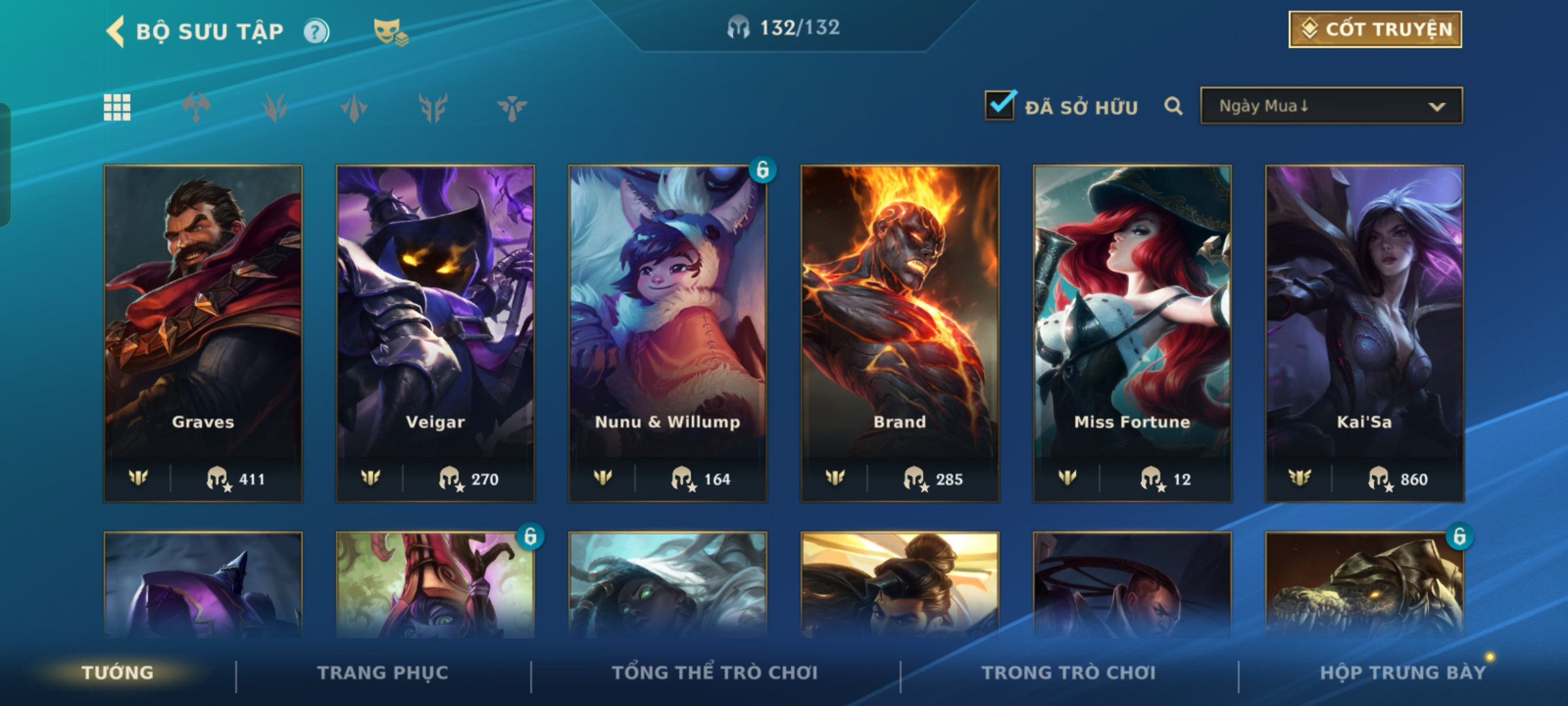
Task: Go back from Bộ Sưu Tập screen
Action: click(x=116, y=31)
